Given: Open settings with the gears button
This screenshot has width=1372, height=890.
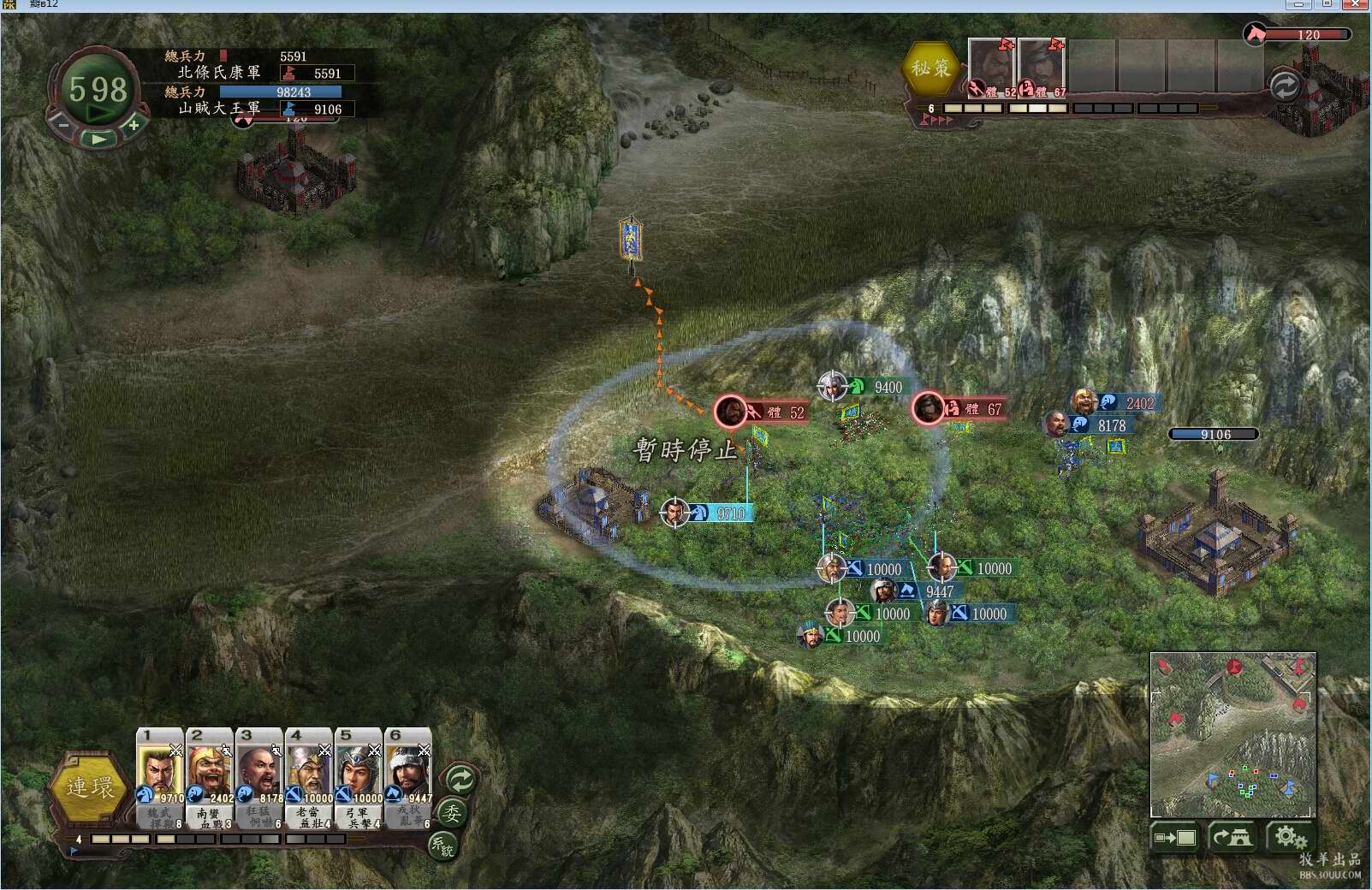Looking at the screenshot, I should pyautogui.click(x=1290, y=837).
